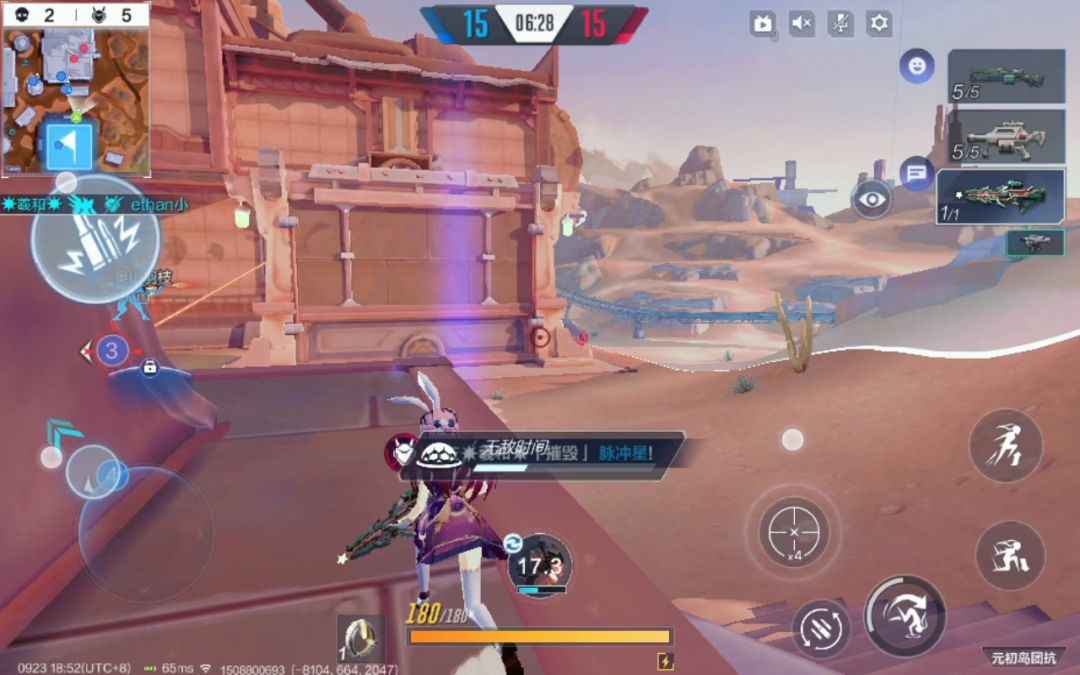Screen dimensions: 1080x675
Task: Toggle the eye view button
Action: pyautogui.click(x=872, y=199)
